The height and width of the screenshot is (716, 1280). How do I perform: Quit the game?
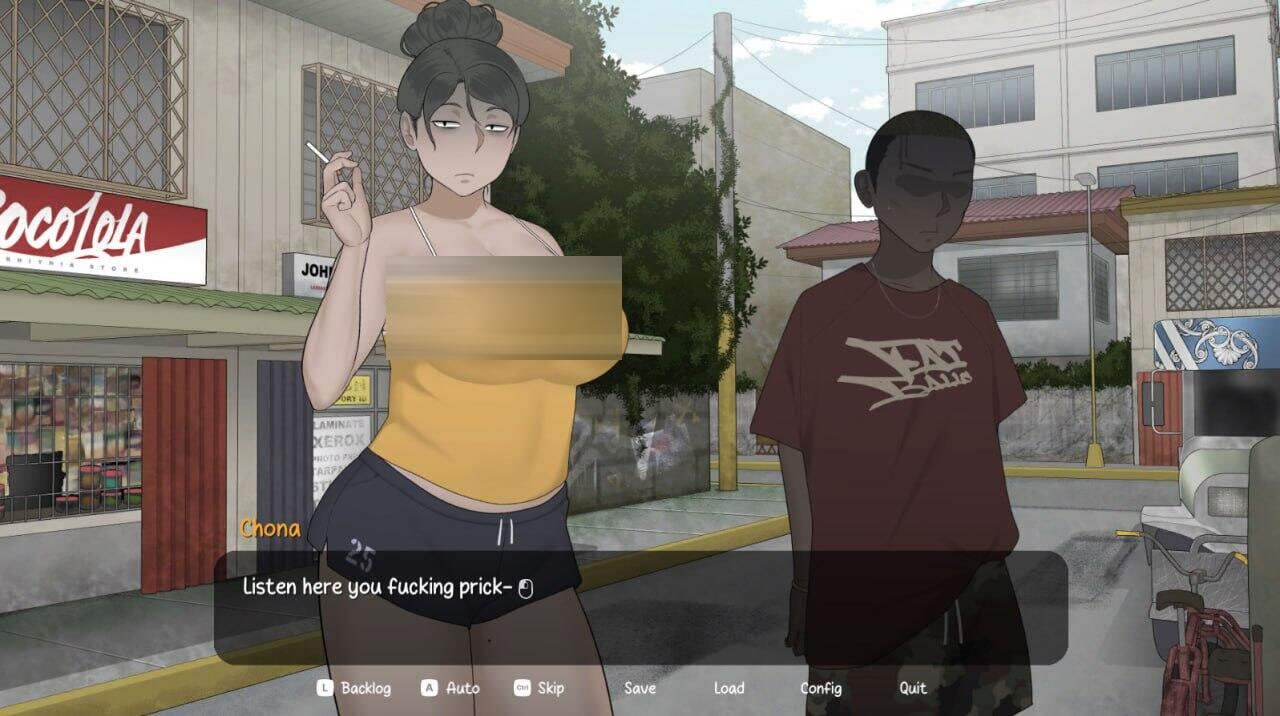point(912,688)
